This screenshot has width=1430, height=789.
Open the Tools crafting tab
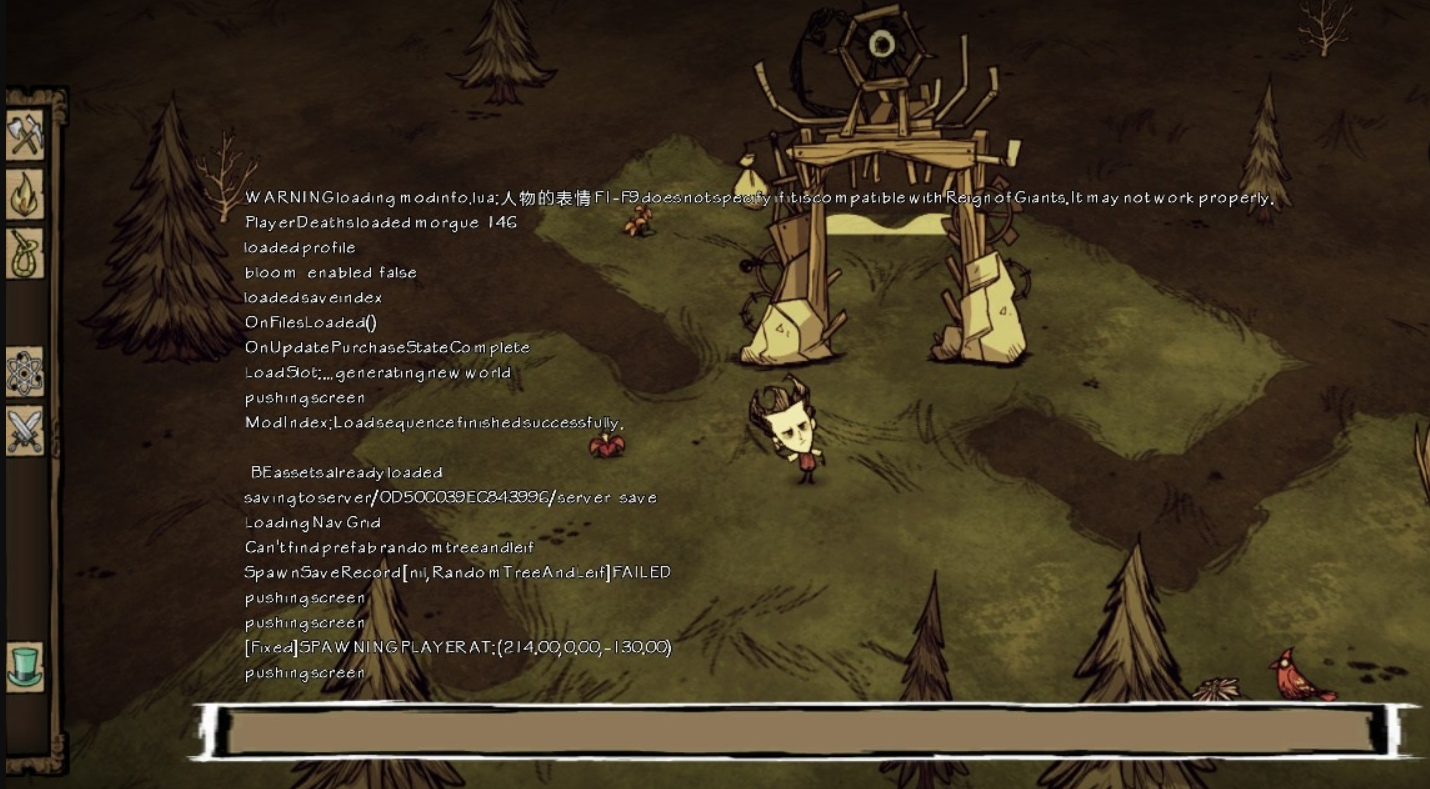click(x=25, y=135)
